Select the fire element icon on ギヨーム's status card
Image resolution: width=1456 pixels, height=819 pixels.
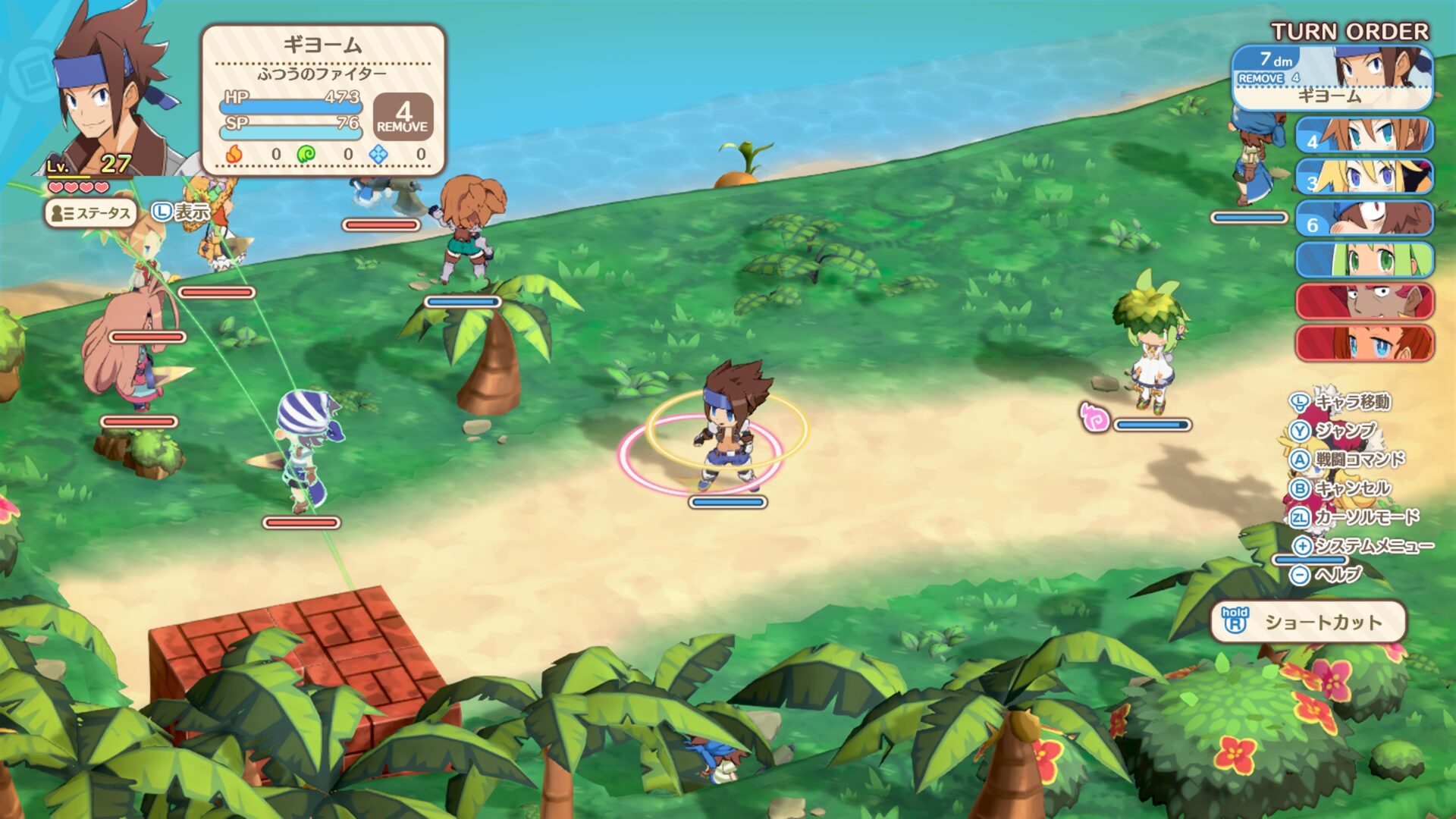236,155
